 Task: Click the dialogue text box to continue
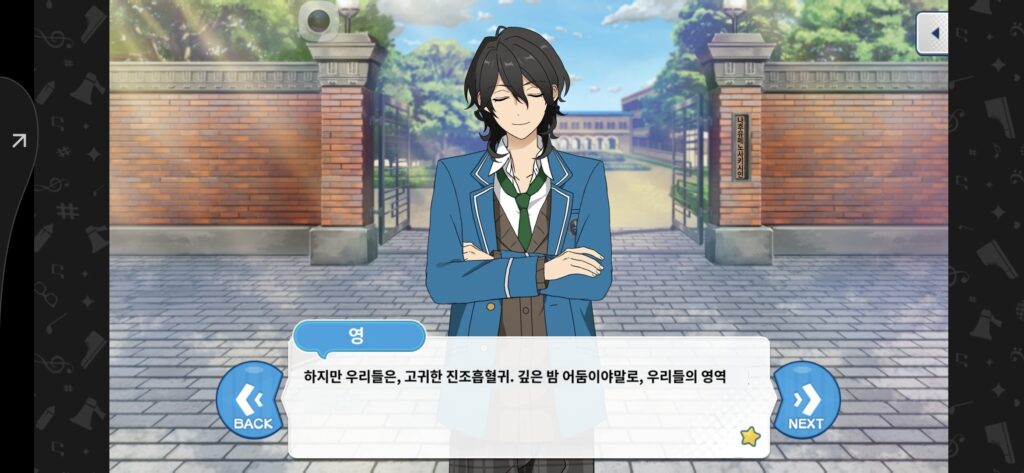coord(528,398)
